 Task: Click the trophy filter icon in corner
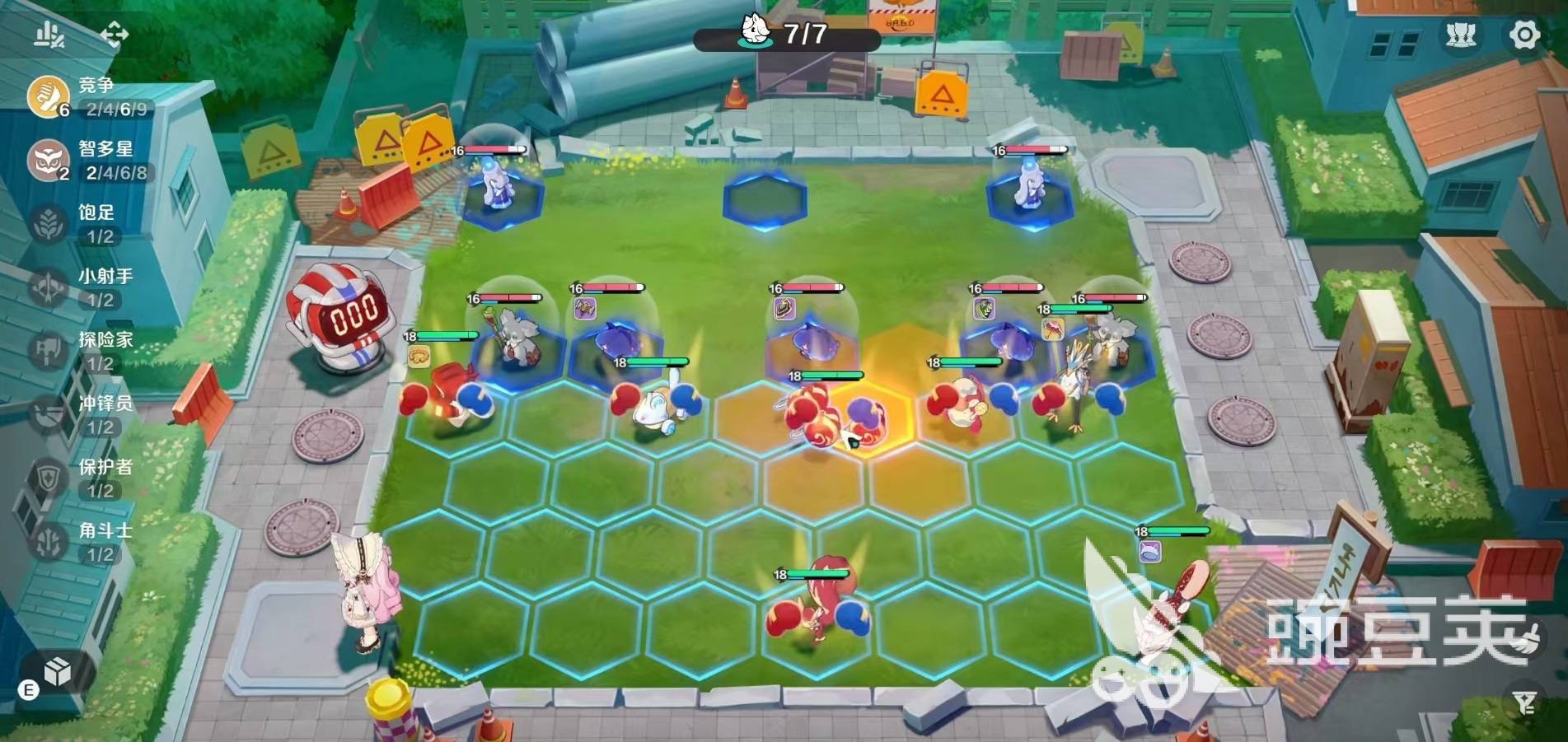click(x=1524, y=702)
